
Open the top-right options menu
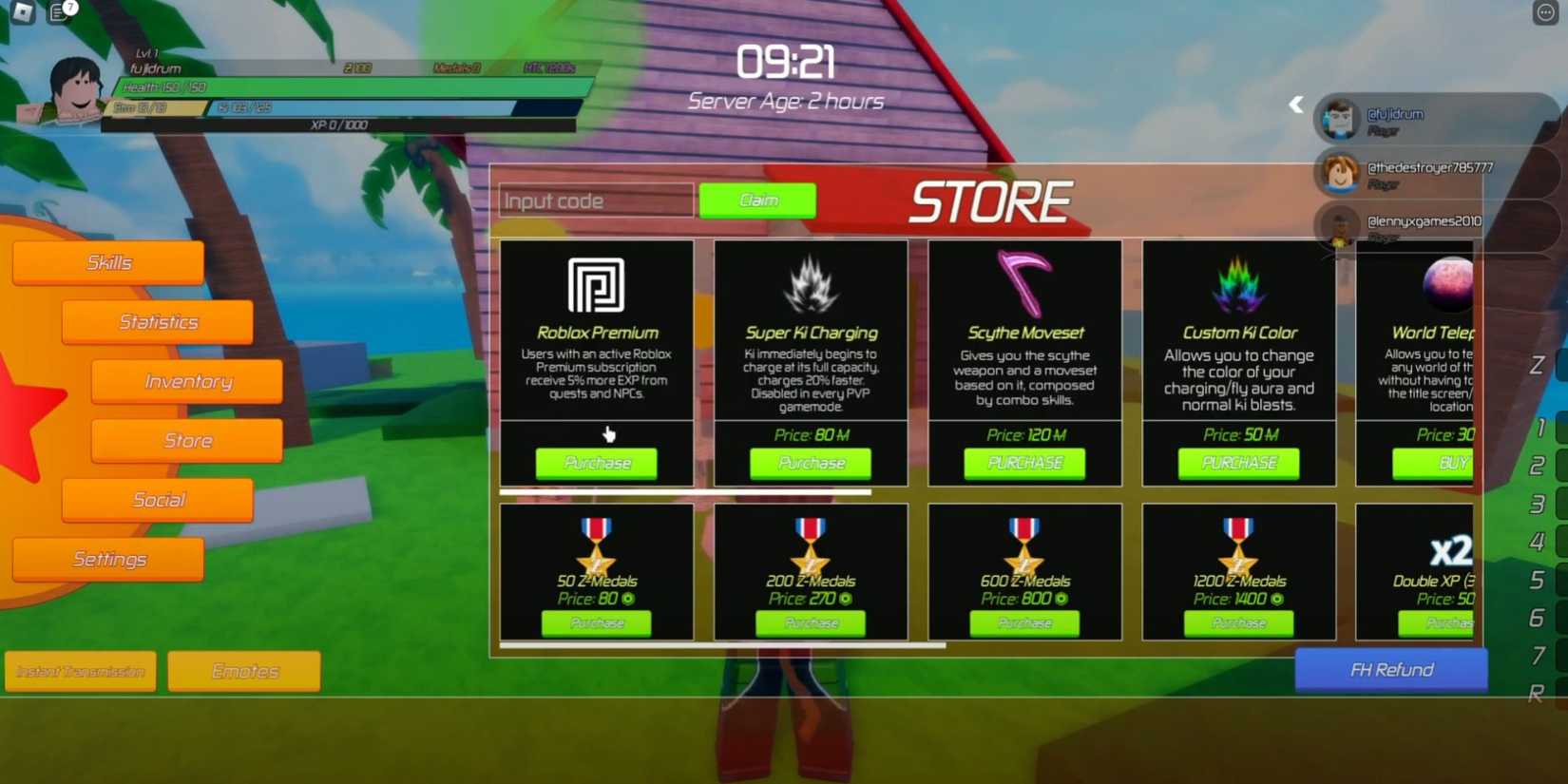[x=1547, y=12]
